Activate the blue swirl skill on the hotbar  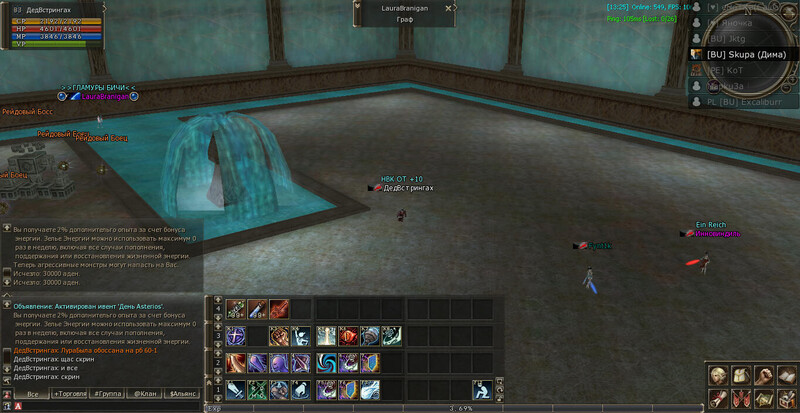coord(328,362)
